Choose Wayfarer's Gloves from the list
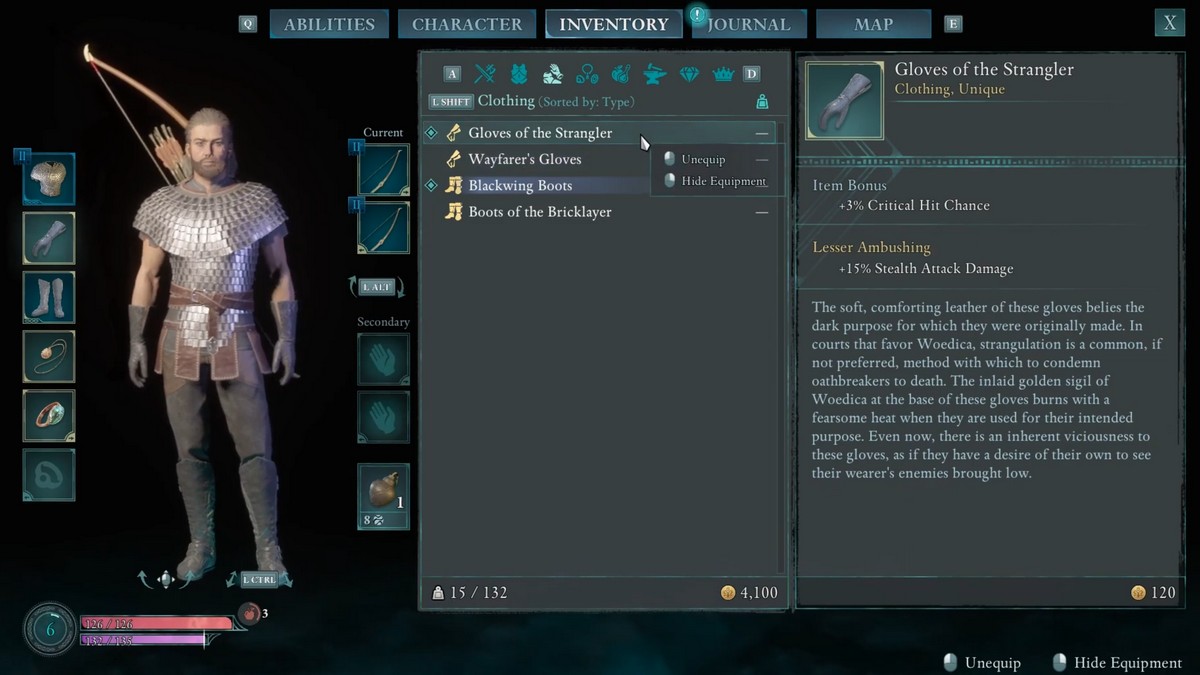 pos(524,159)
